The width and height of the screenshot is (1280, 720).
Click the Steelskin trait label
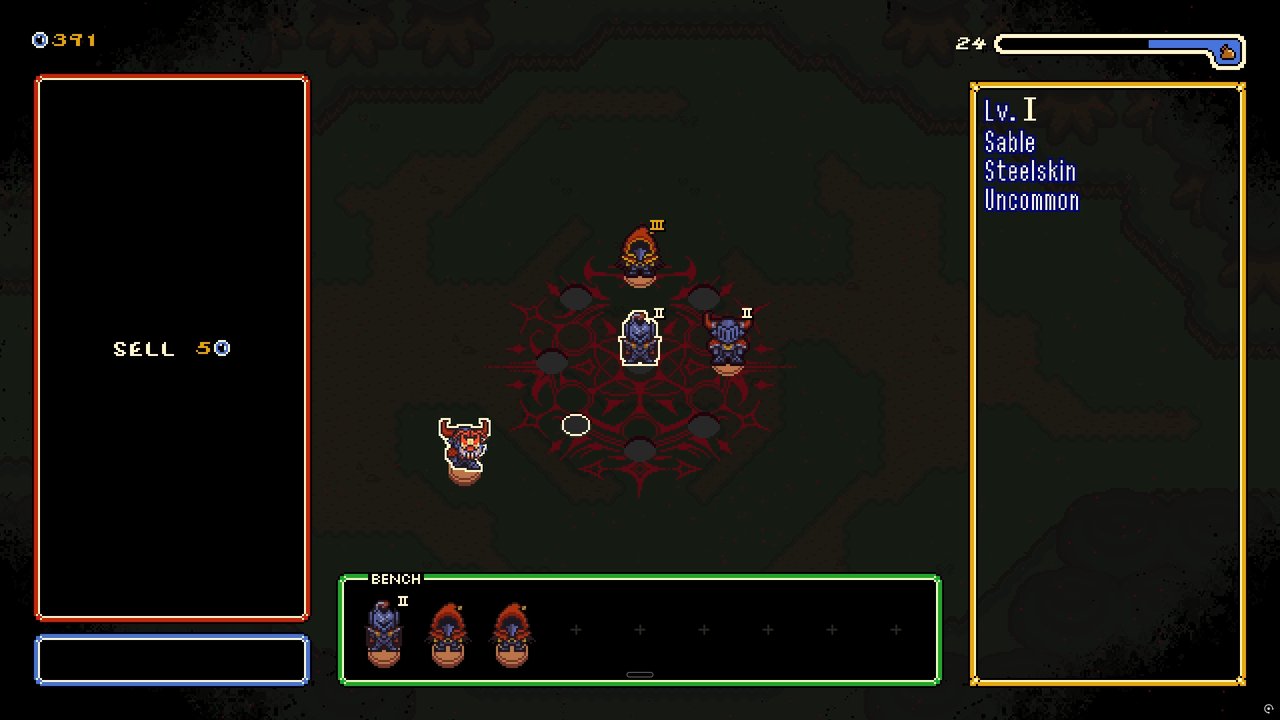[1031, 171]
